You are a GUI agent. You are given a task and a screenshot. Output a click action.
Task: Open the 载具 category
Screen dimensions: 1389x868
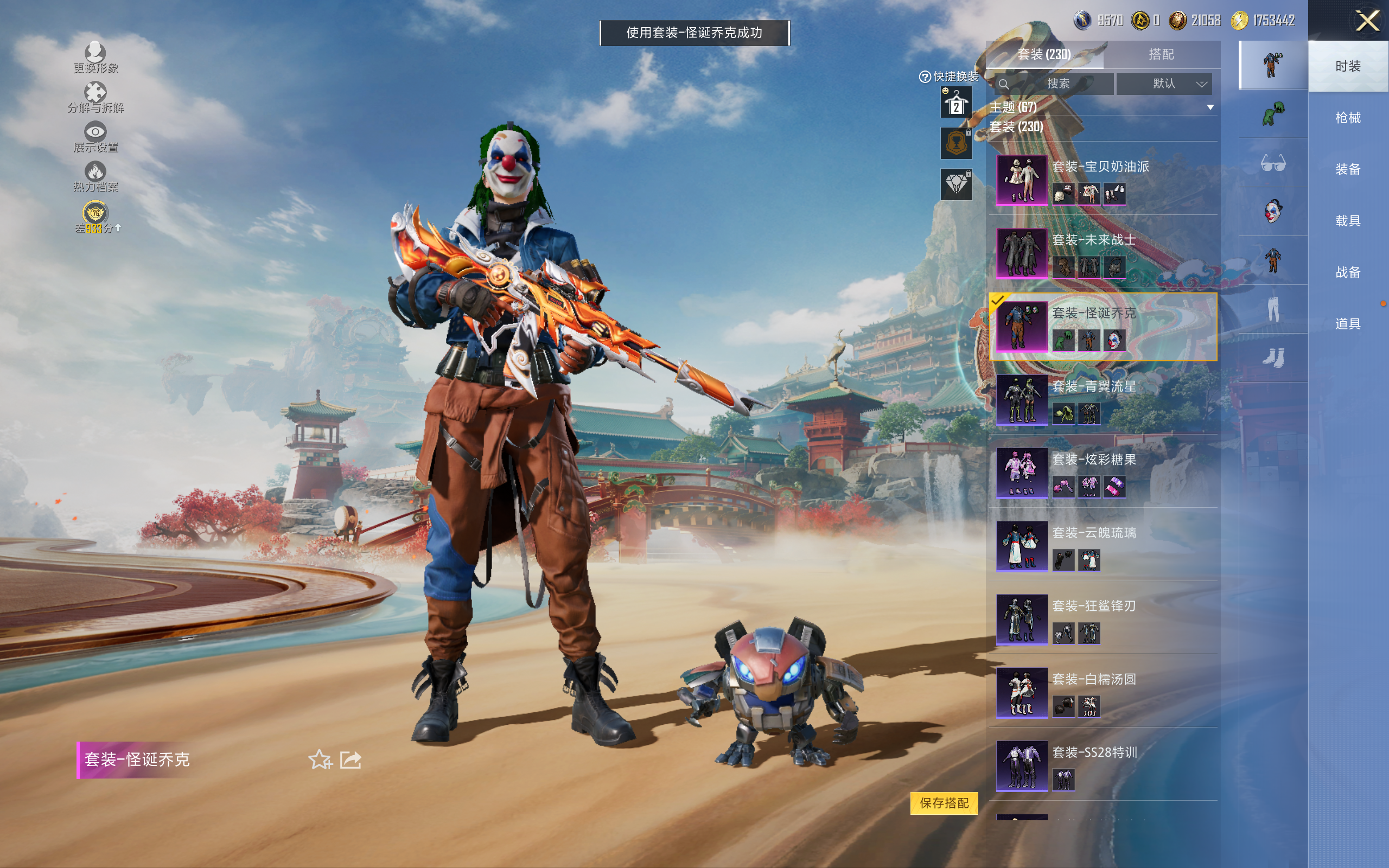pos(1347,221)
